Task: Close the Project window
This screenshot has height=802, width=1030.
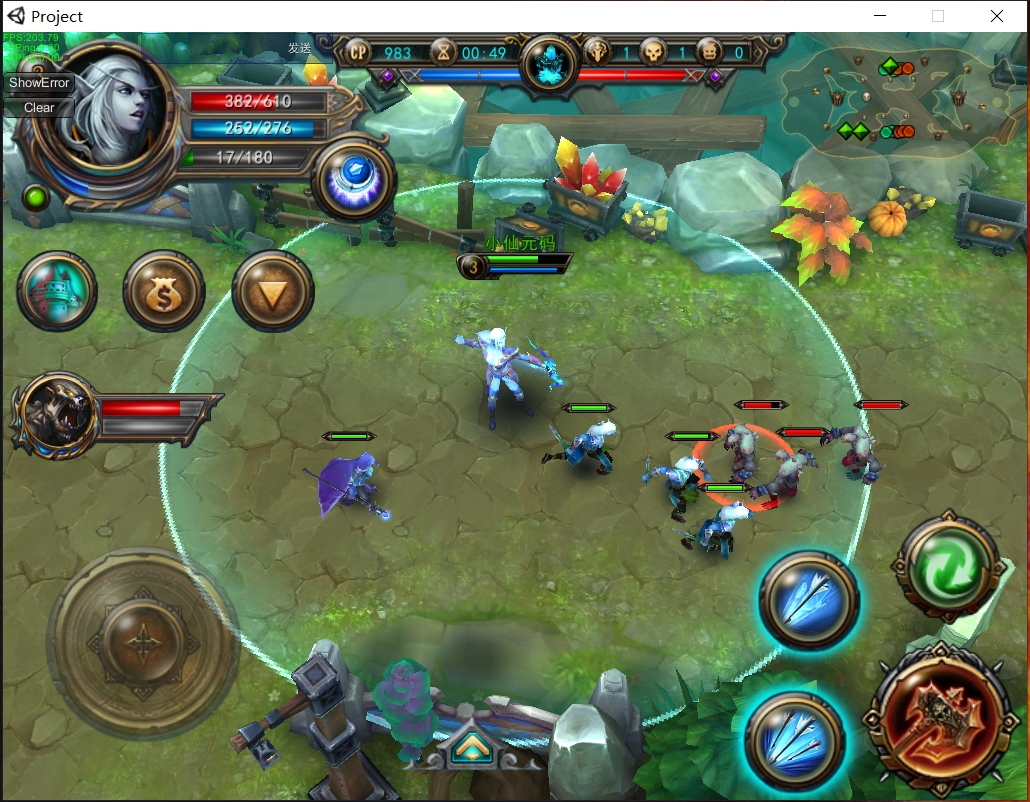Action: [997, 16]
